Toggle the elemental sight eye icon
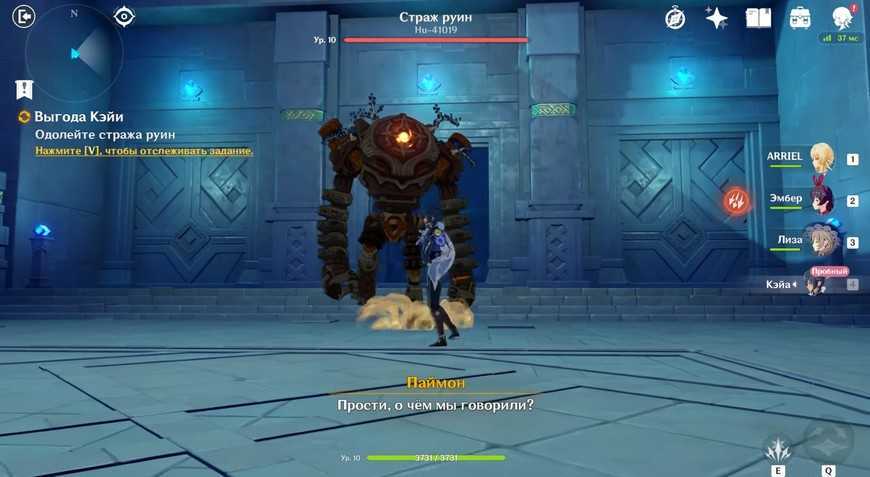870x477 pixels. point(124,16)
